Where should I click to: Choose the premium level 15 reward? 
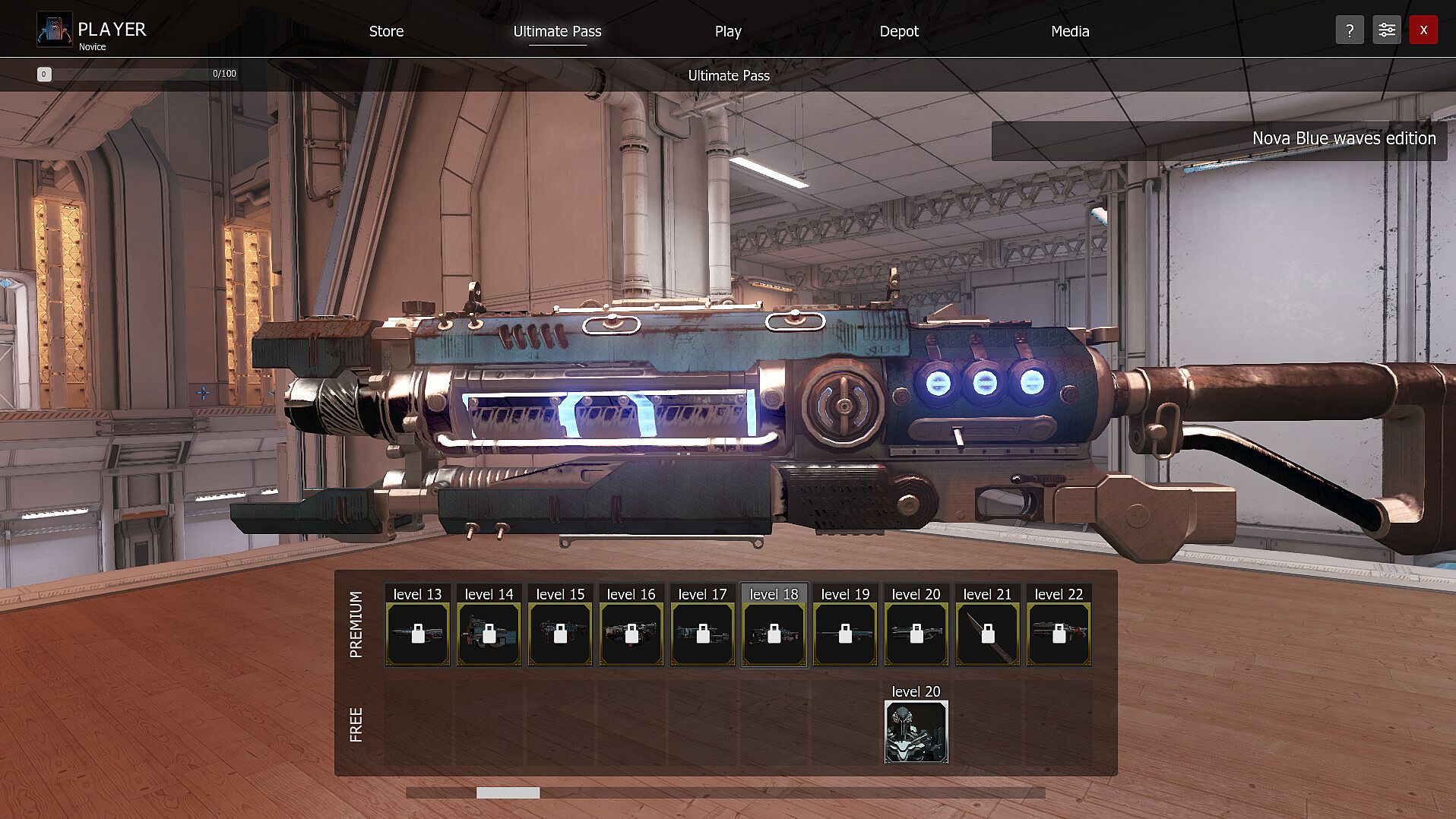pos(560,634)
